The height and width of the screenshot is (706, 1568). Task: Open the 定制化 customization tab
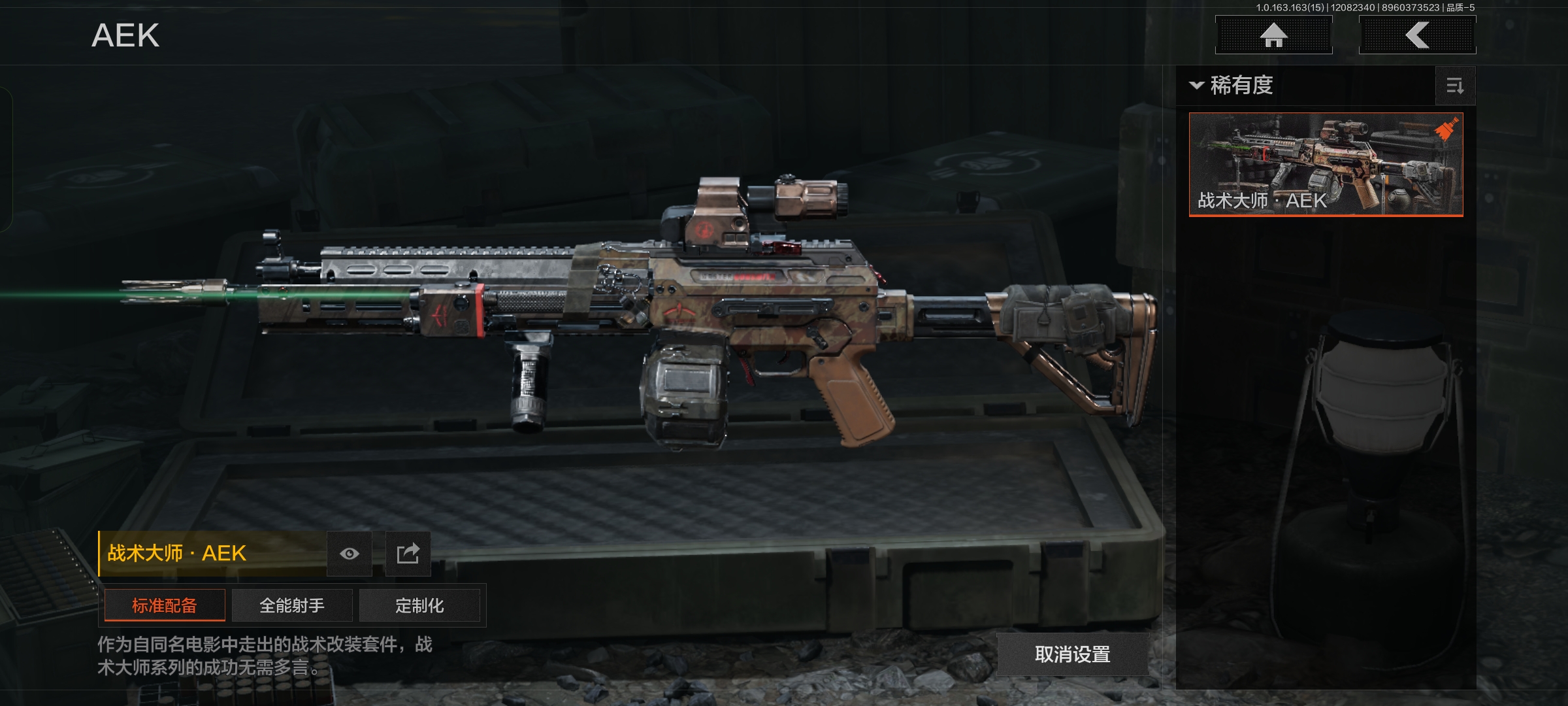click(419, 605)
